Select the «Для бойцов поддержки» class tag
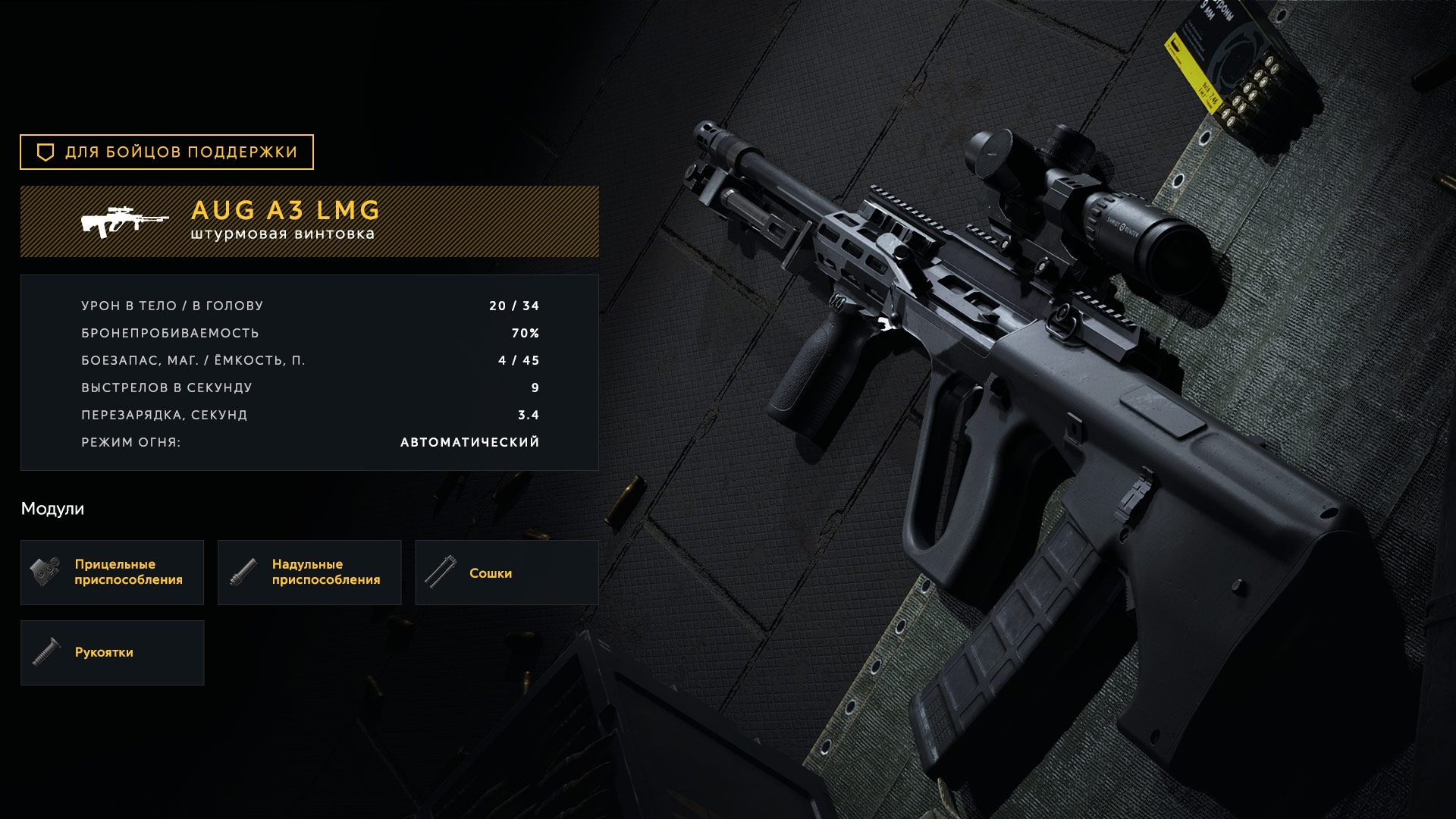The width and height of the screenshot is (1456, 819). coord(167,152)
